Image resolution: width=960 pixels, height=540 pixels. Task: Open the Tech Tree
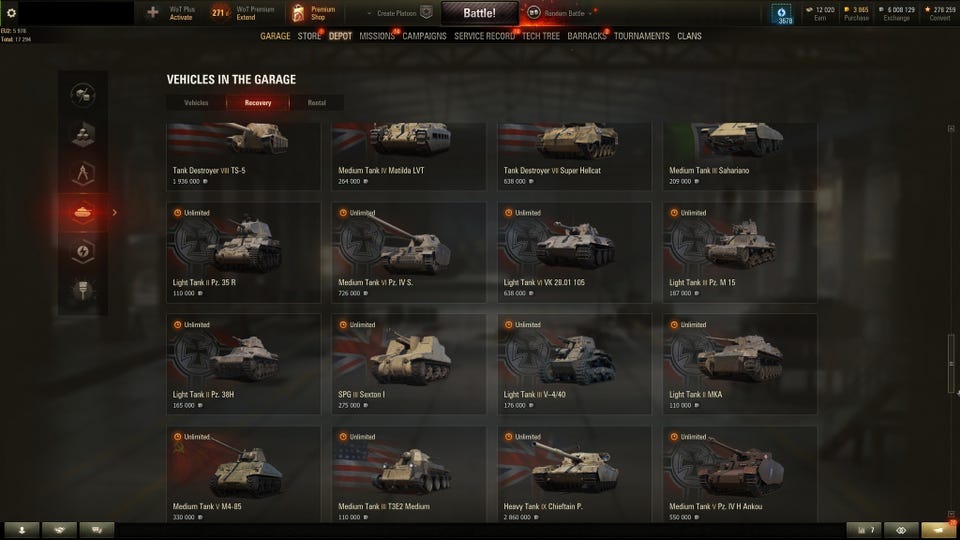[541, 37]
